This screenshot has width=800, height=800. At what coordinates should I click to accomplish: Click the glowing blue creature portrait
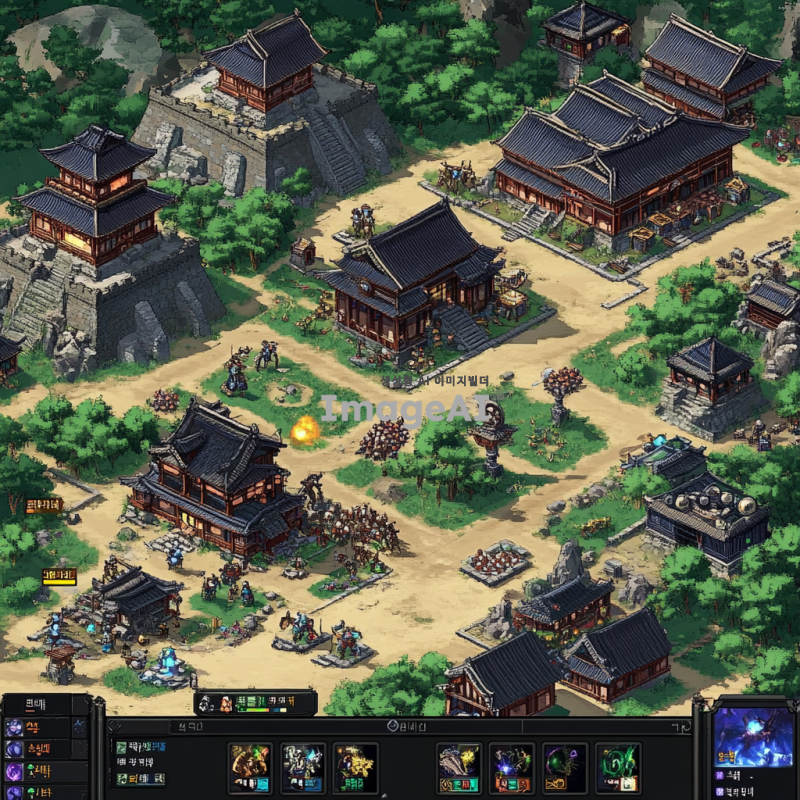point(753,737)
